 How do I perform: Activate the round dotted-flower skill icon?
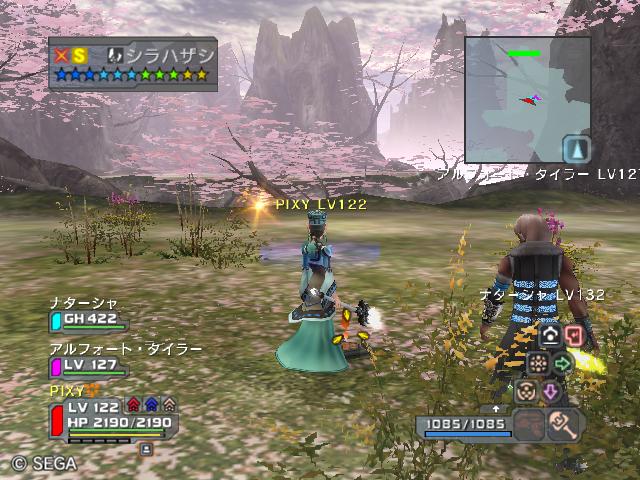point(537,363)
